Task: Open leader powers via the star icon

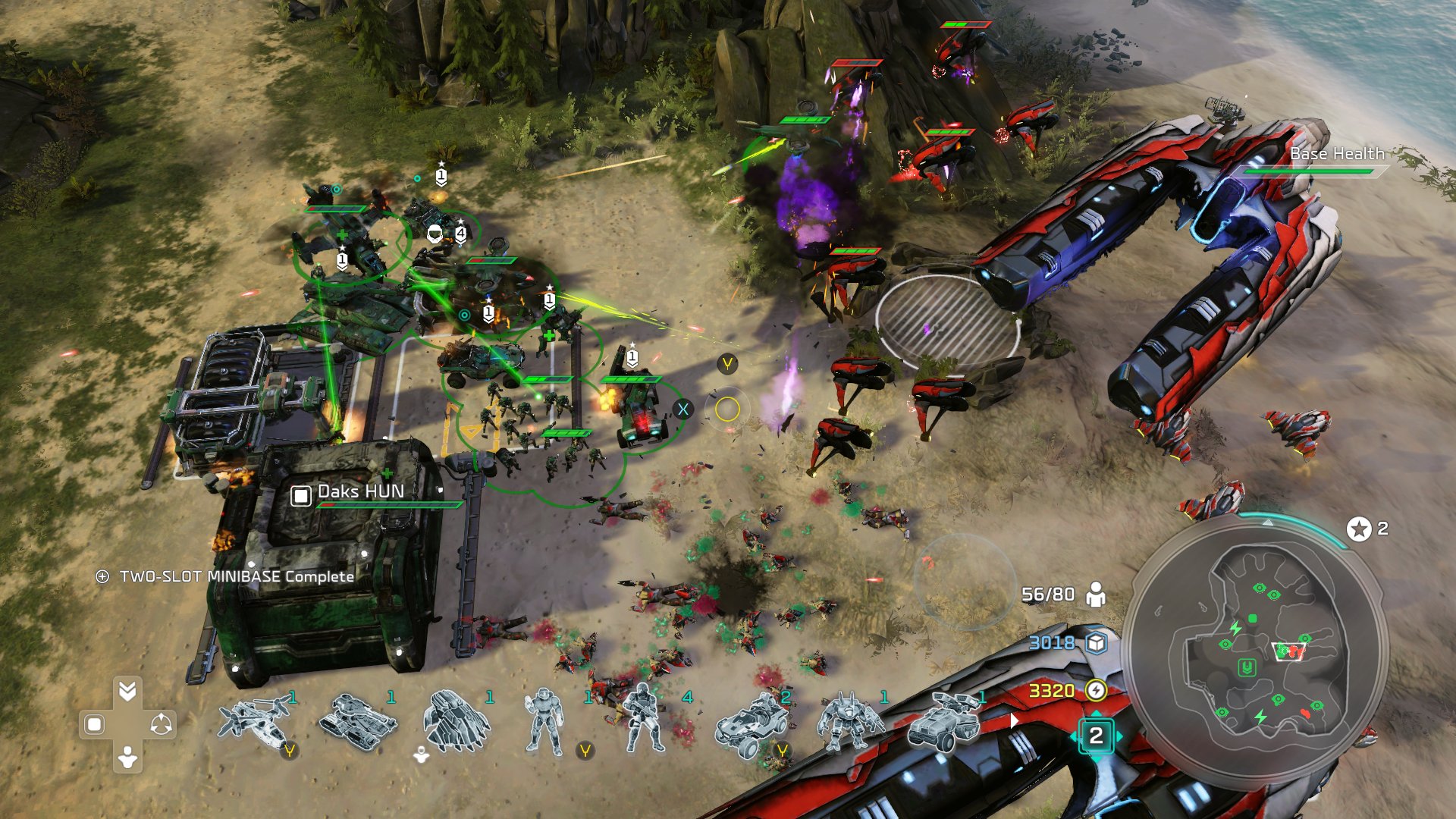Action: point(1359,529)
